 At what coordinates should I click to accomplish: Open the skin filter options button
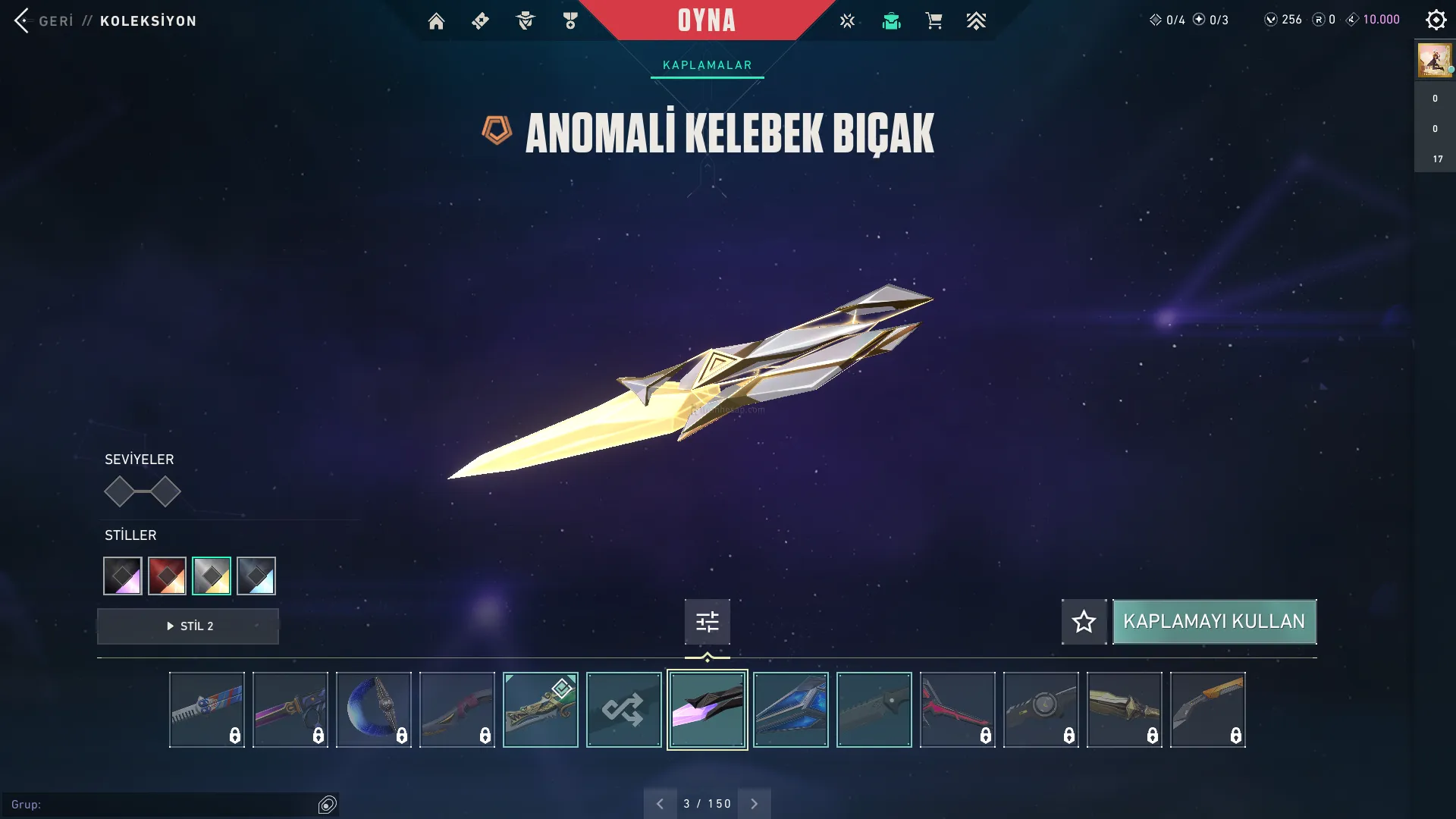707,622
